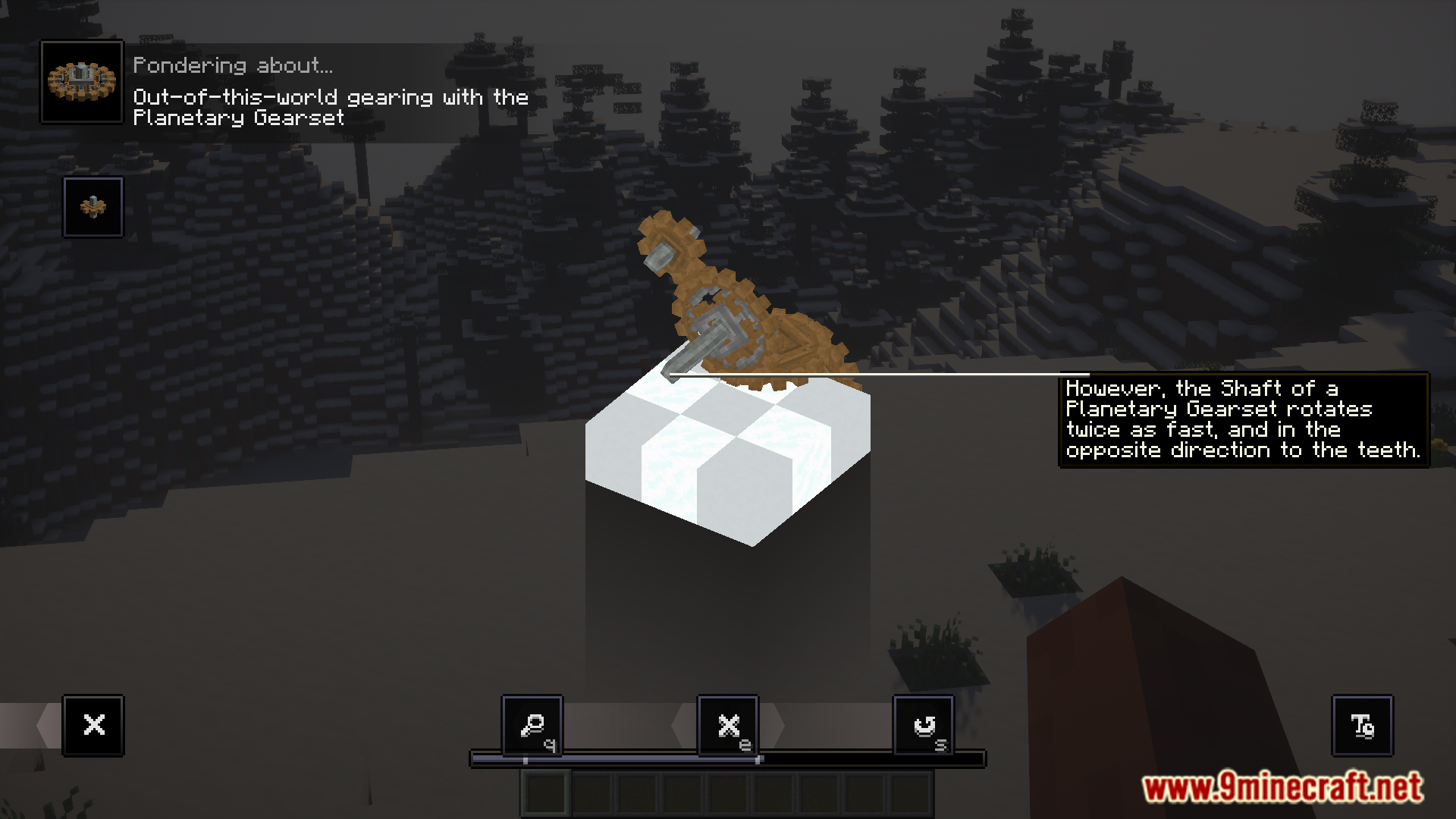The image size is (1456, 819).
Task: Activate the magnifier identify mode button
Action: 532,726
